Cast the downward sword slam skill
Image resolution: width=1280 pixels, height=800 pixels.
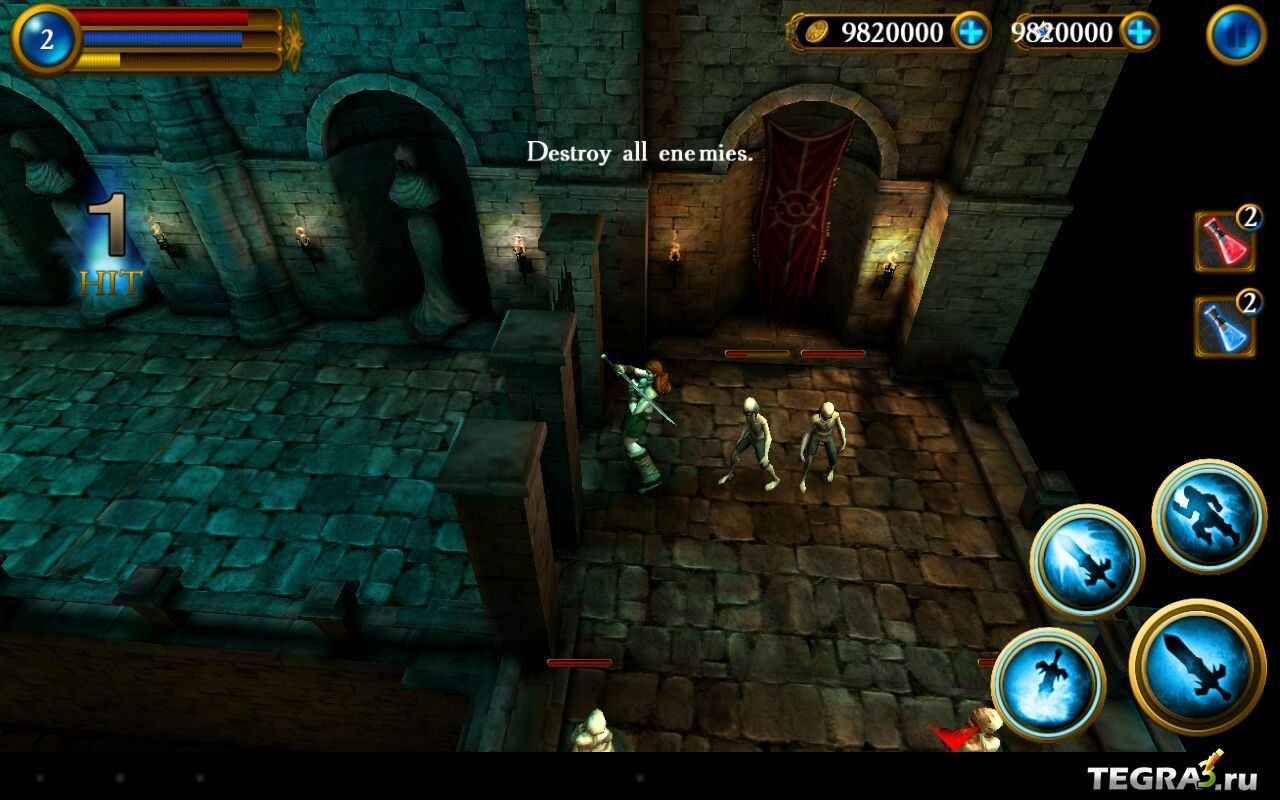(1048, 684)
